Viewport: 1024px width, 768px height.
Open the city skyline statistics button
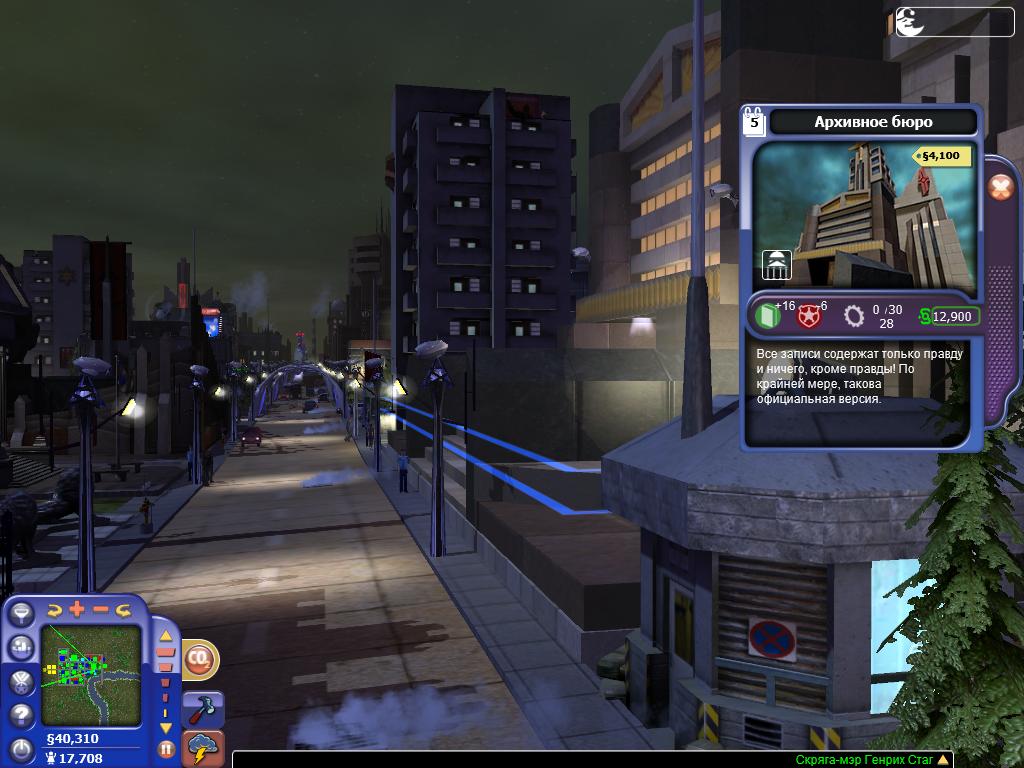(x=21, y=649)
